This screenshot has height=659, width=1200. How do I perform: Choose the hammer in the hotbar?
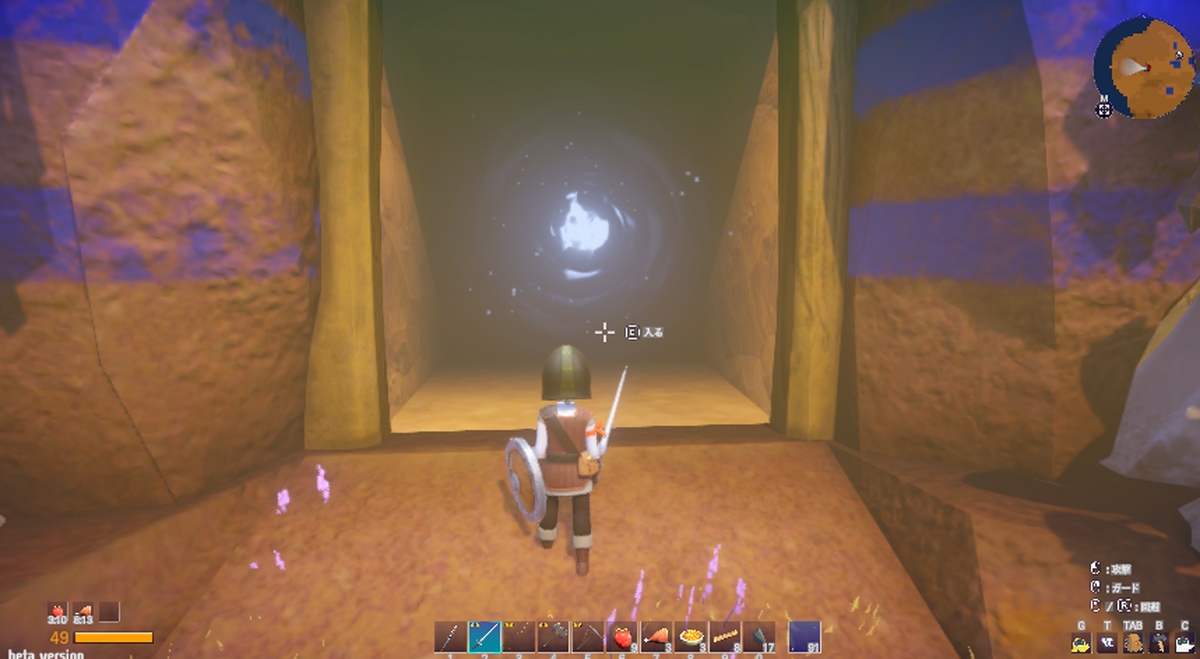tap(553, 637)
